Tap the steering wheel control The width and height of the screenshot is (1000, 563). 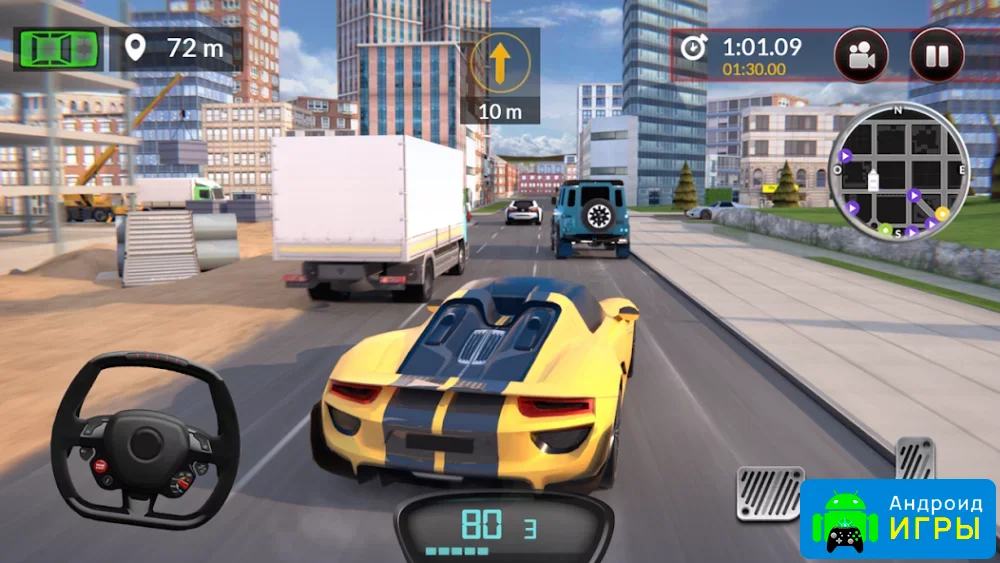[x=145, y=440]
